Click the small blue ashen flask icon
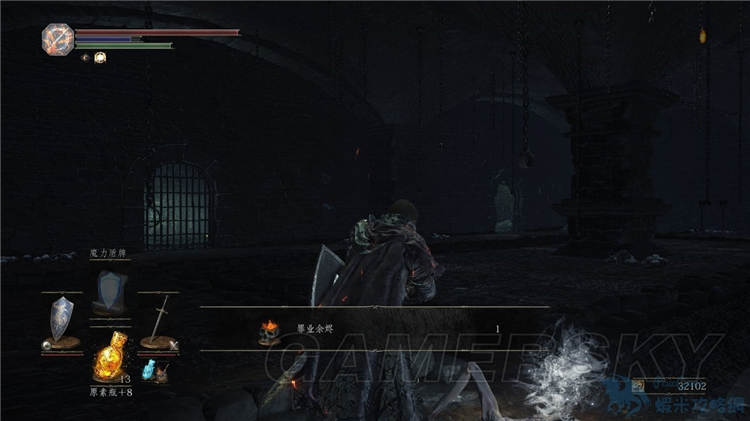This screenshot has width=750, height=421. [x=150, y=371]
